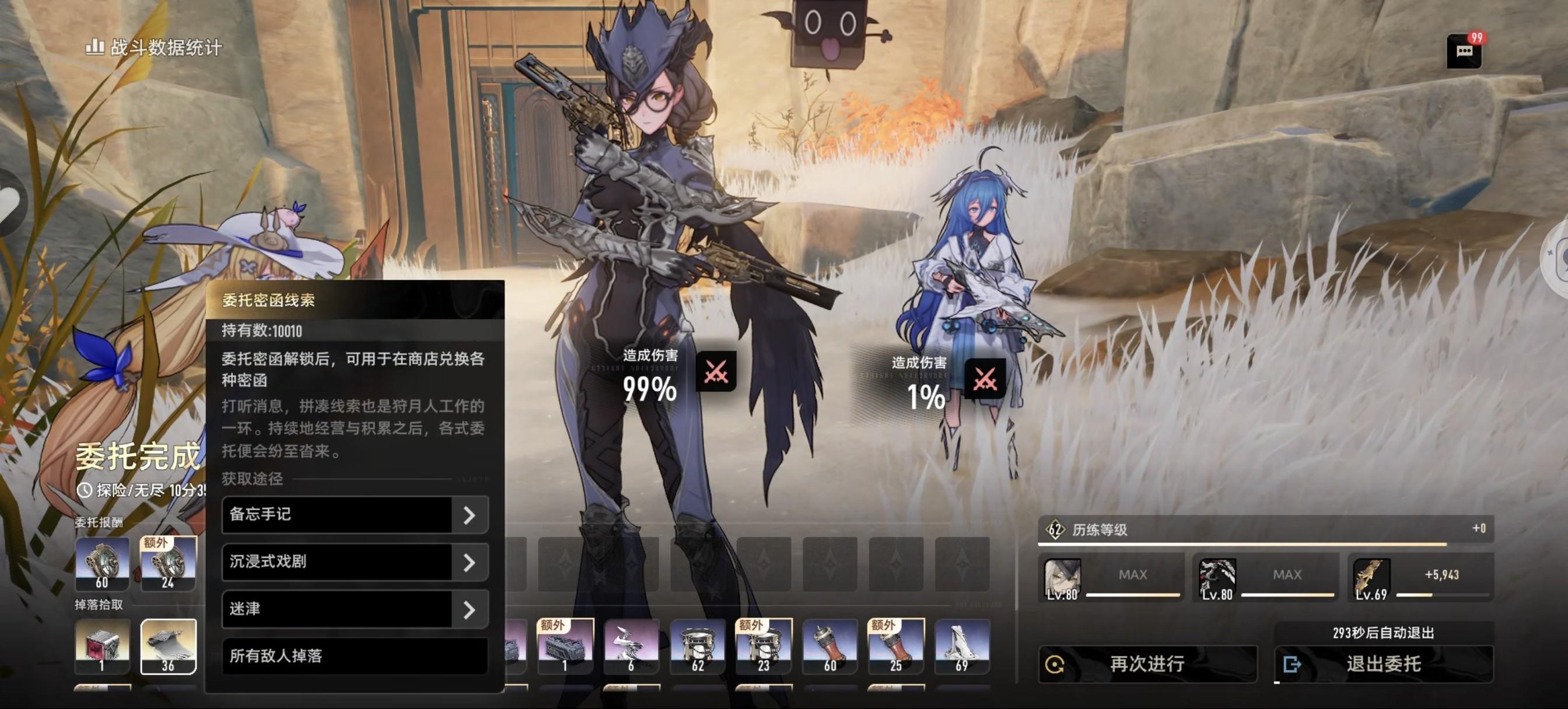
Task: Open the chat messages icon with 99 badge
Action: 1464,51
